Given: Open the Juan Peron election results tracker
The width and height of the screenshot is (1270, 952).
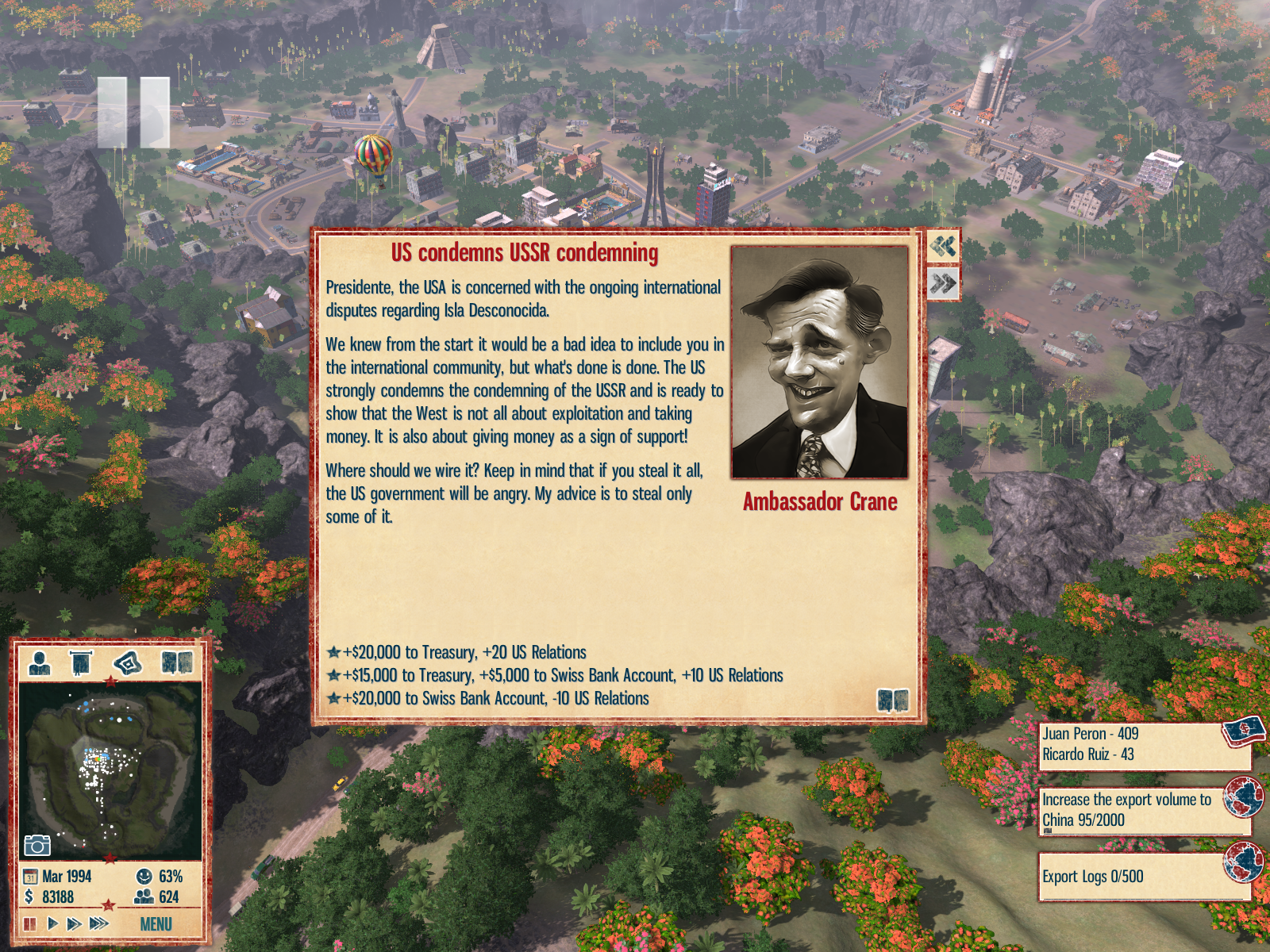Looking at the screenshot, I should pyautogui.click(x=1143, y=745).
